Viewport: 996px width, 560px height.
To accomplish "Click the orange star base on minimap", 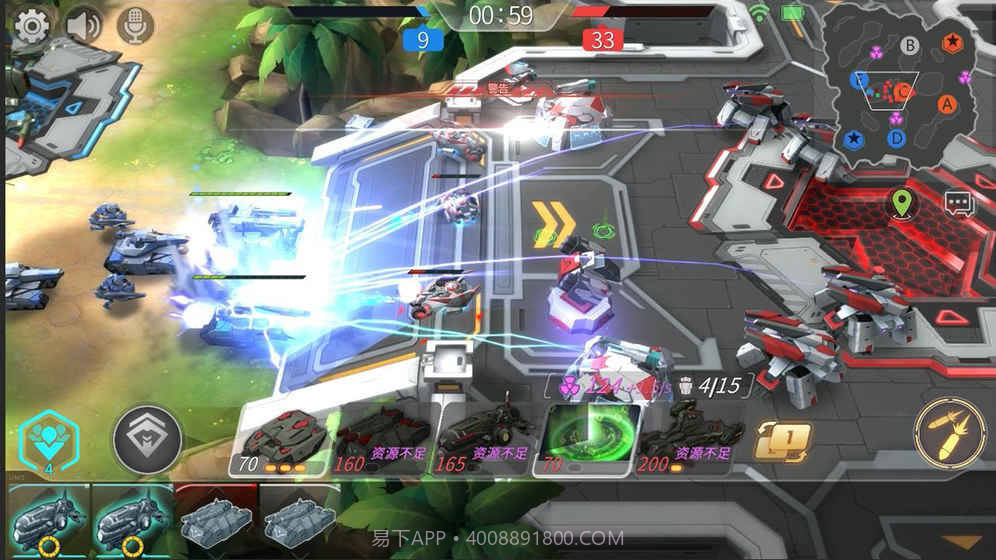I will click(x=954, y=42).
